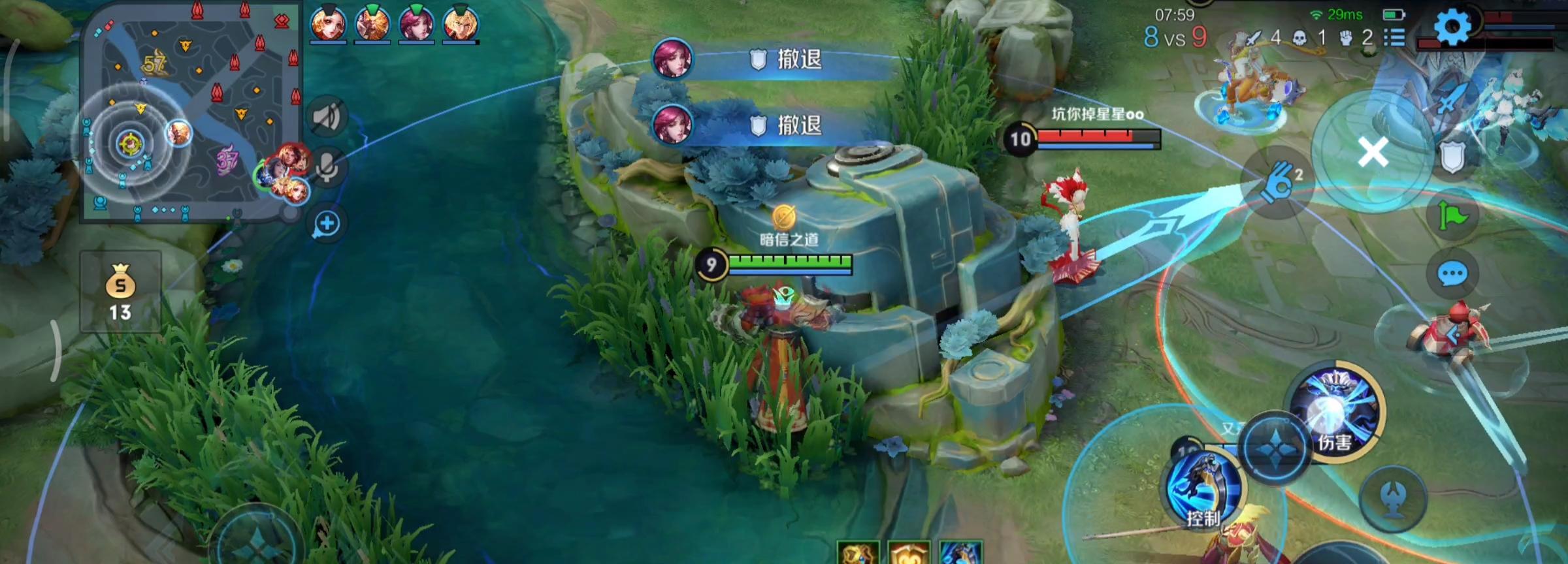Open the gold shop showing 13
This screenshot has width=1568, height=564.
(x=120, y=292)
